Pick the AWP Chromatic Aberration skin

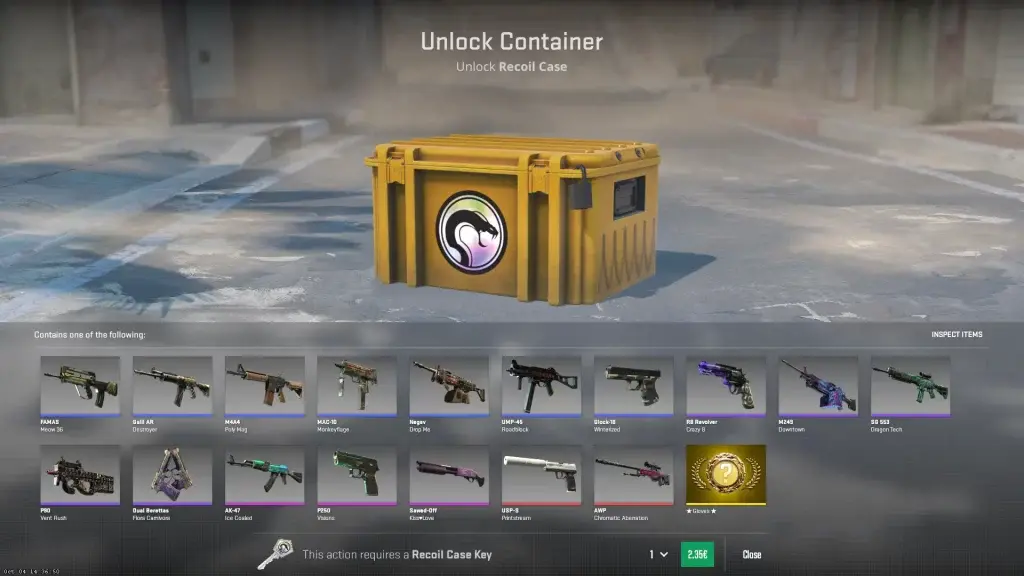coord(633,474)
